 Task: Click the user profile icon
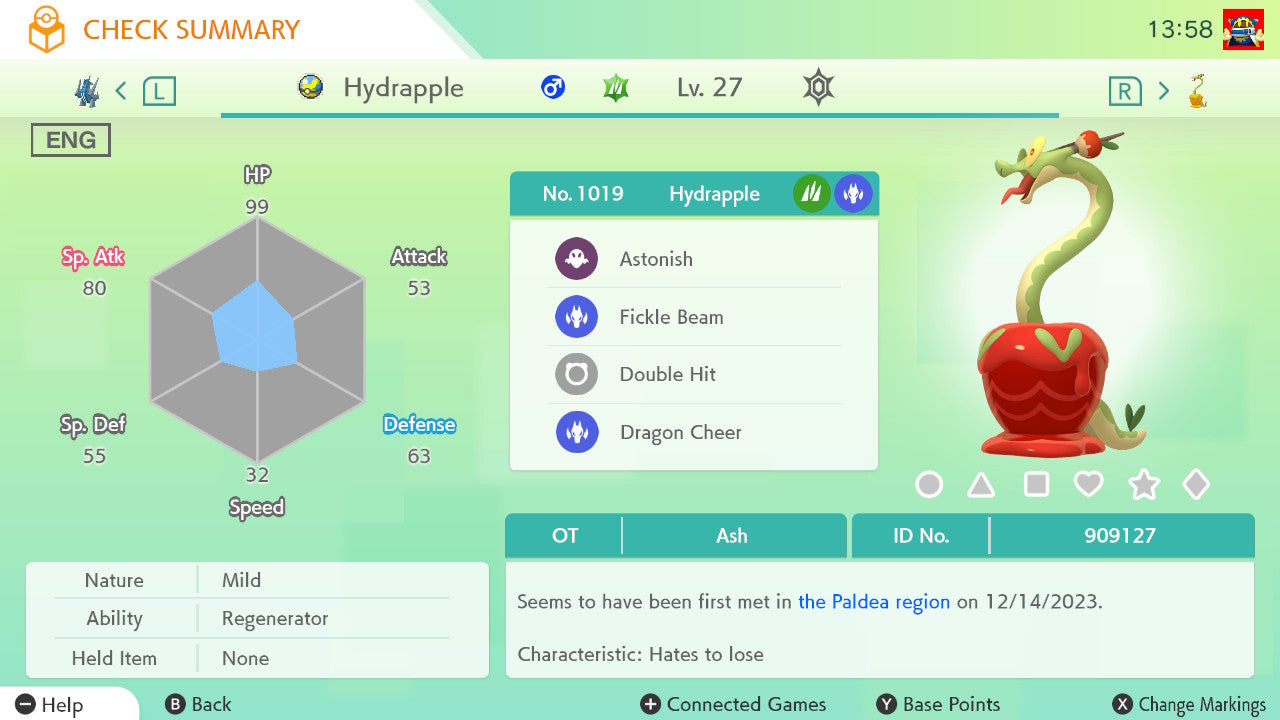point(1243,29)
